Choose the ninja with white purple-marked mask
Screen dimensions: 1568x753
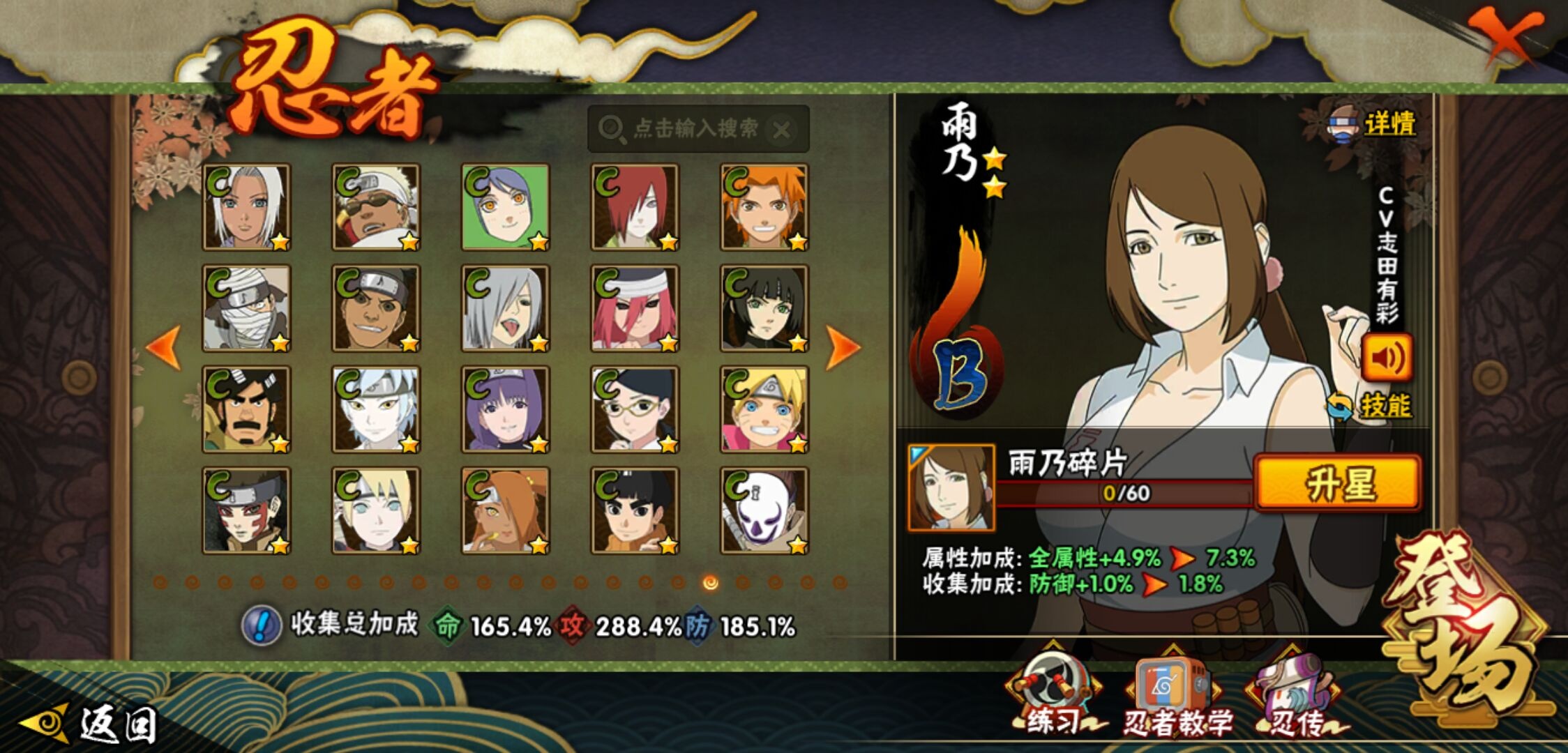(x=764, y=511)
